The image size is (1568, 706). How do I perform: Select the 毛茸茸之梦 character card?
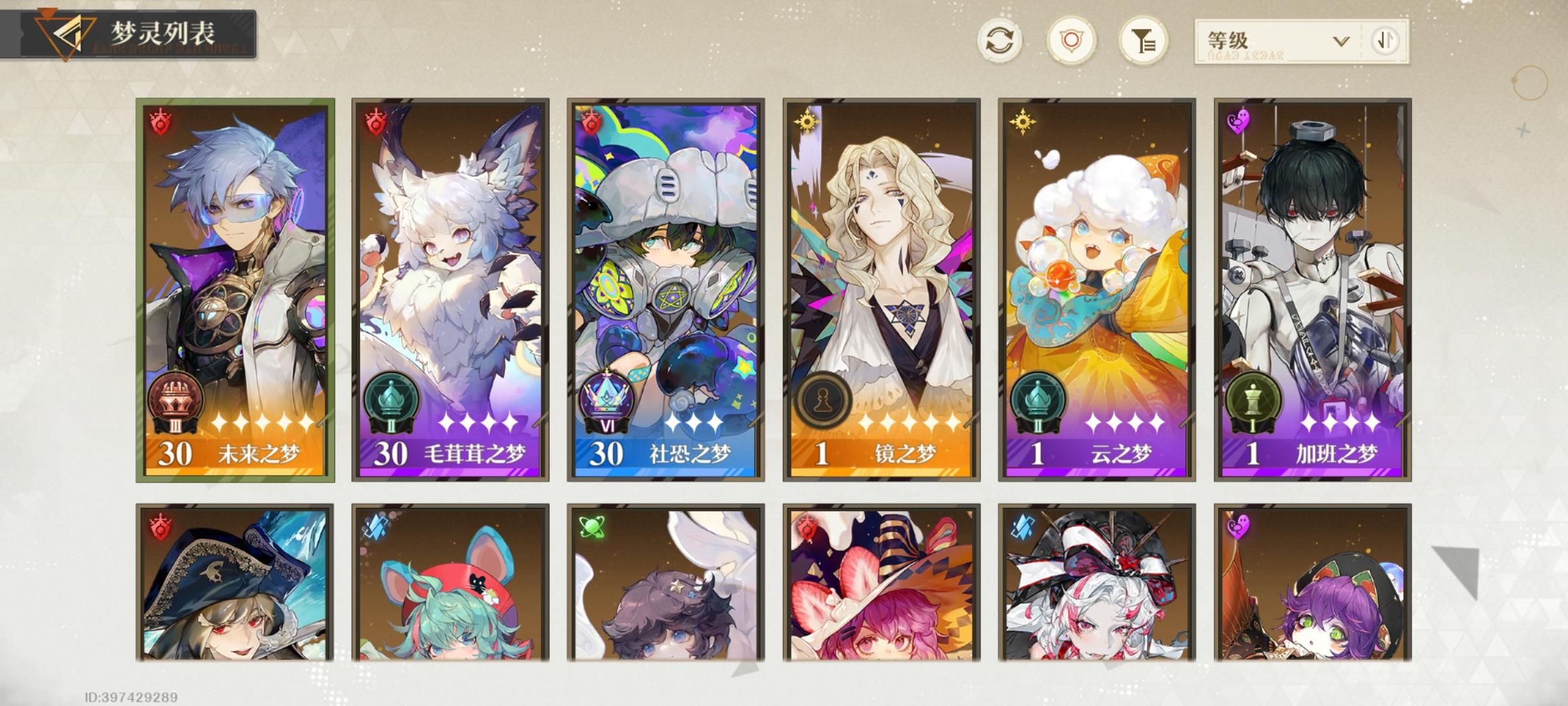448,294
